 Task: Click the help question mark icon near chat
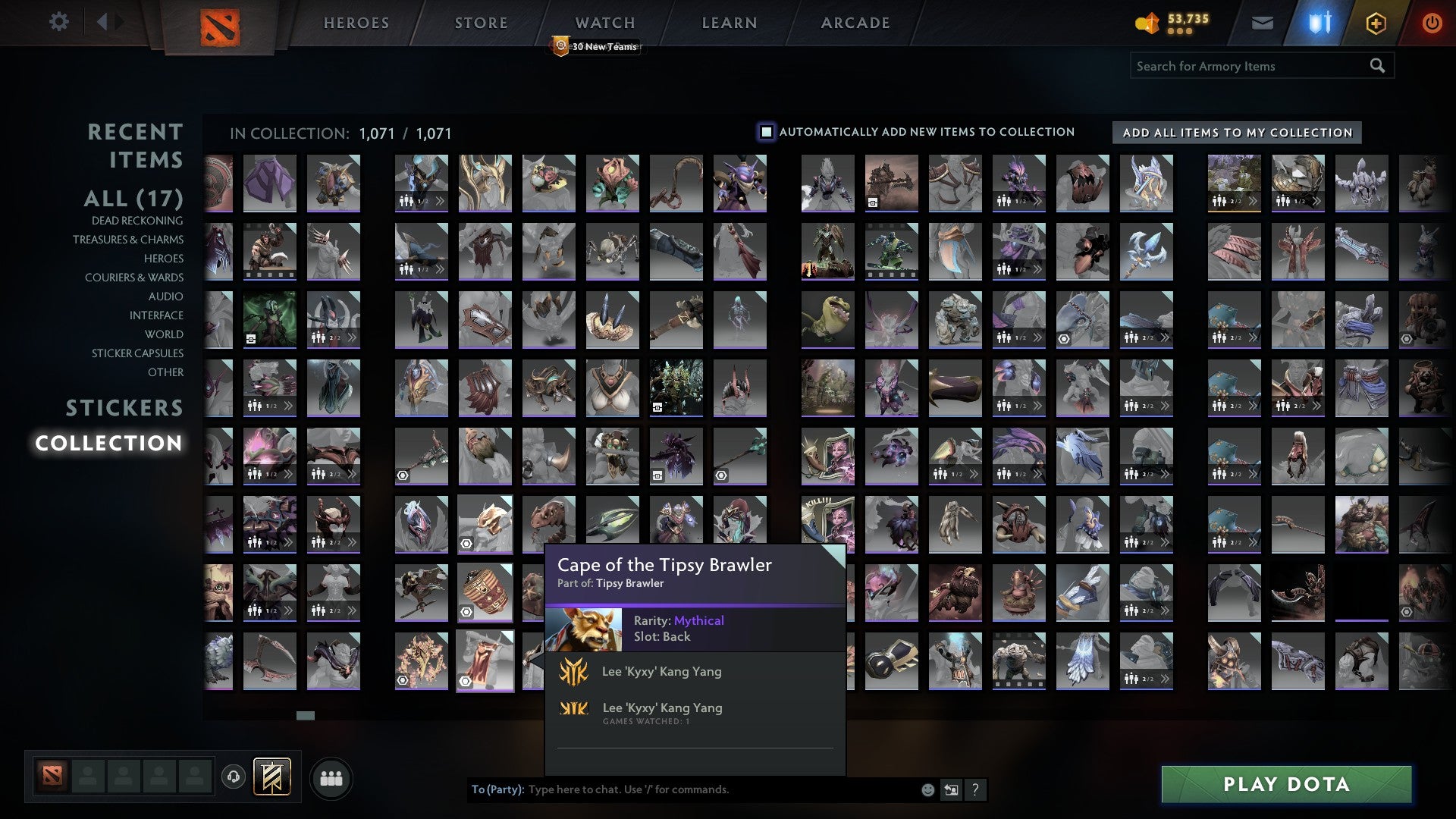975,789
